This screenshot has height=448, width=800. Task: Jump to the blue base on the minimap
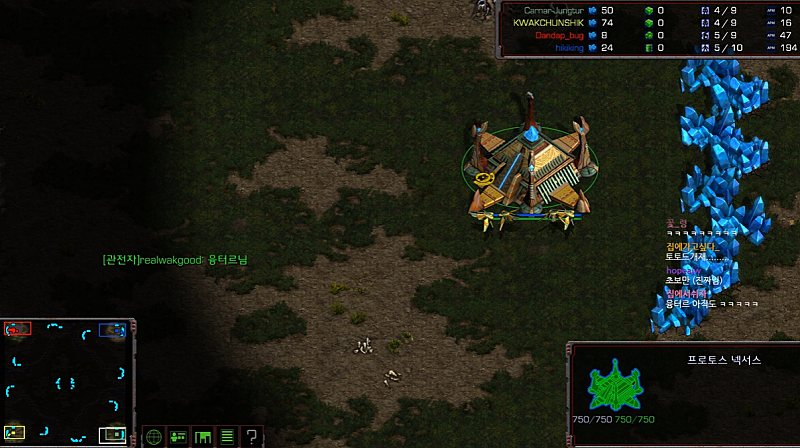tap(111, 330)
